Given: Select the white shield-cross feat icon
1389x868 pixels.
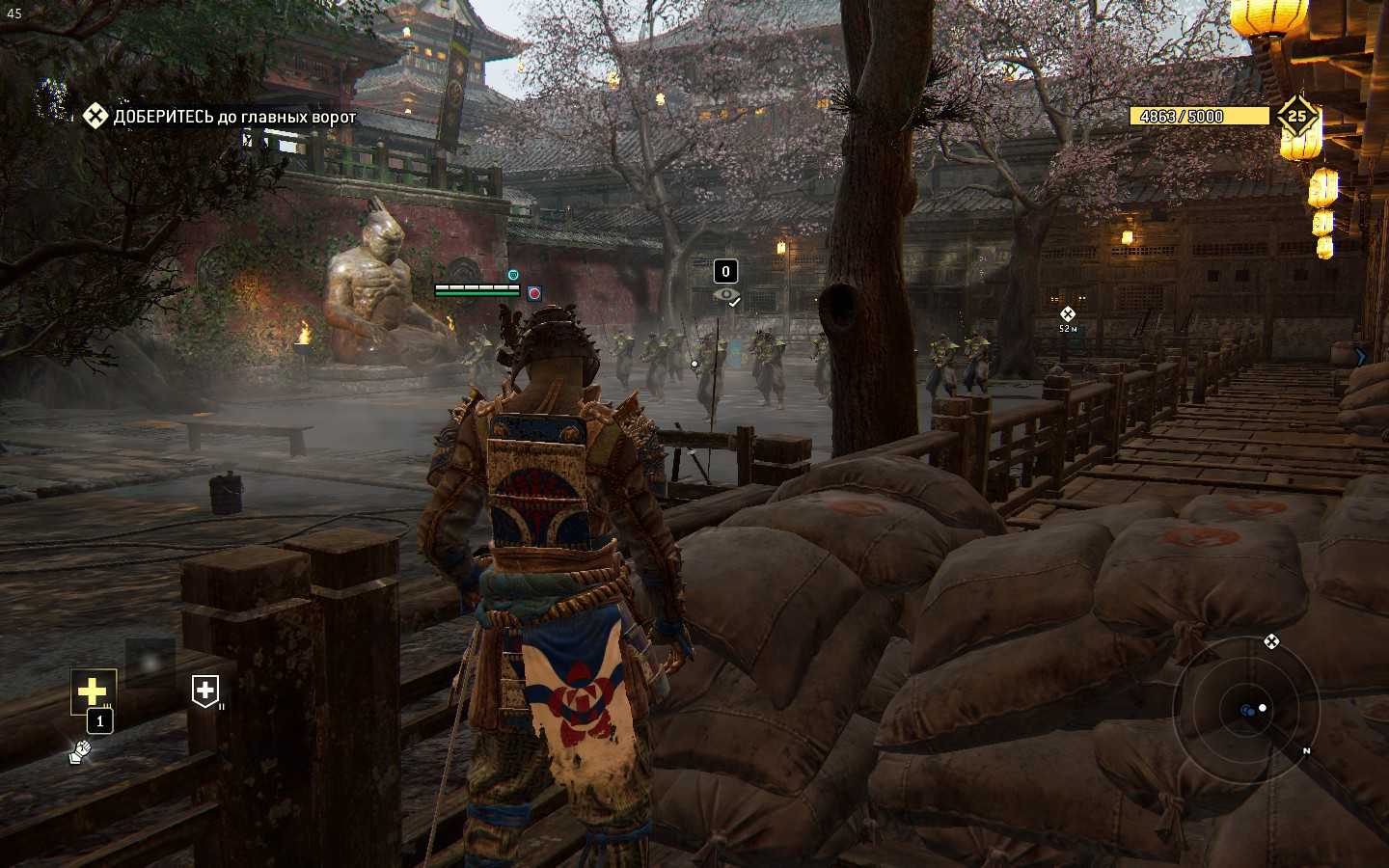Looking at the screenshot, I should [205, 691].
